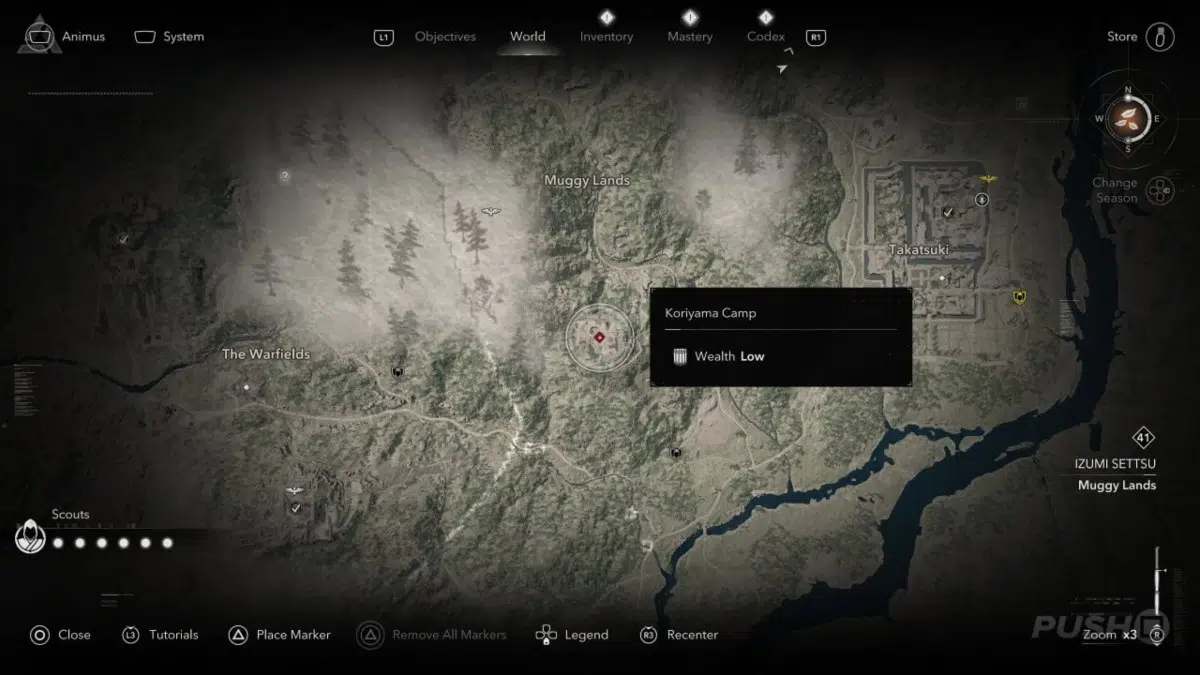Viewport: 1200px width, 675px height.
Task: Open the Animus menu
Action: click(x=62, y=37)
